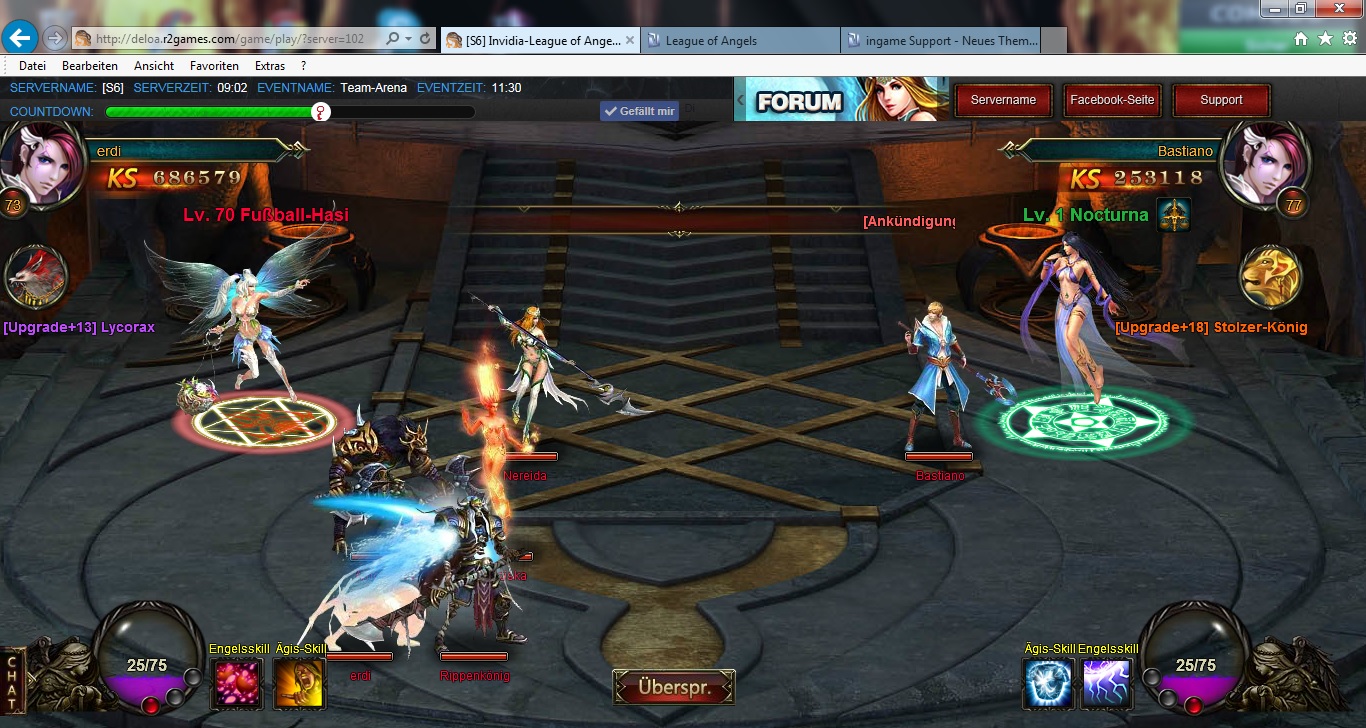Viewport: 1366px width, 728px height.
Task: Select the right blue Ägis-Skill icon
Action: coord(1047,684)
